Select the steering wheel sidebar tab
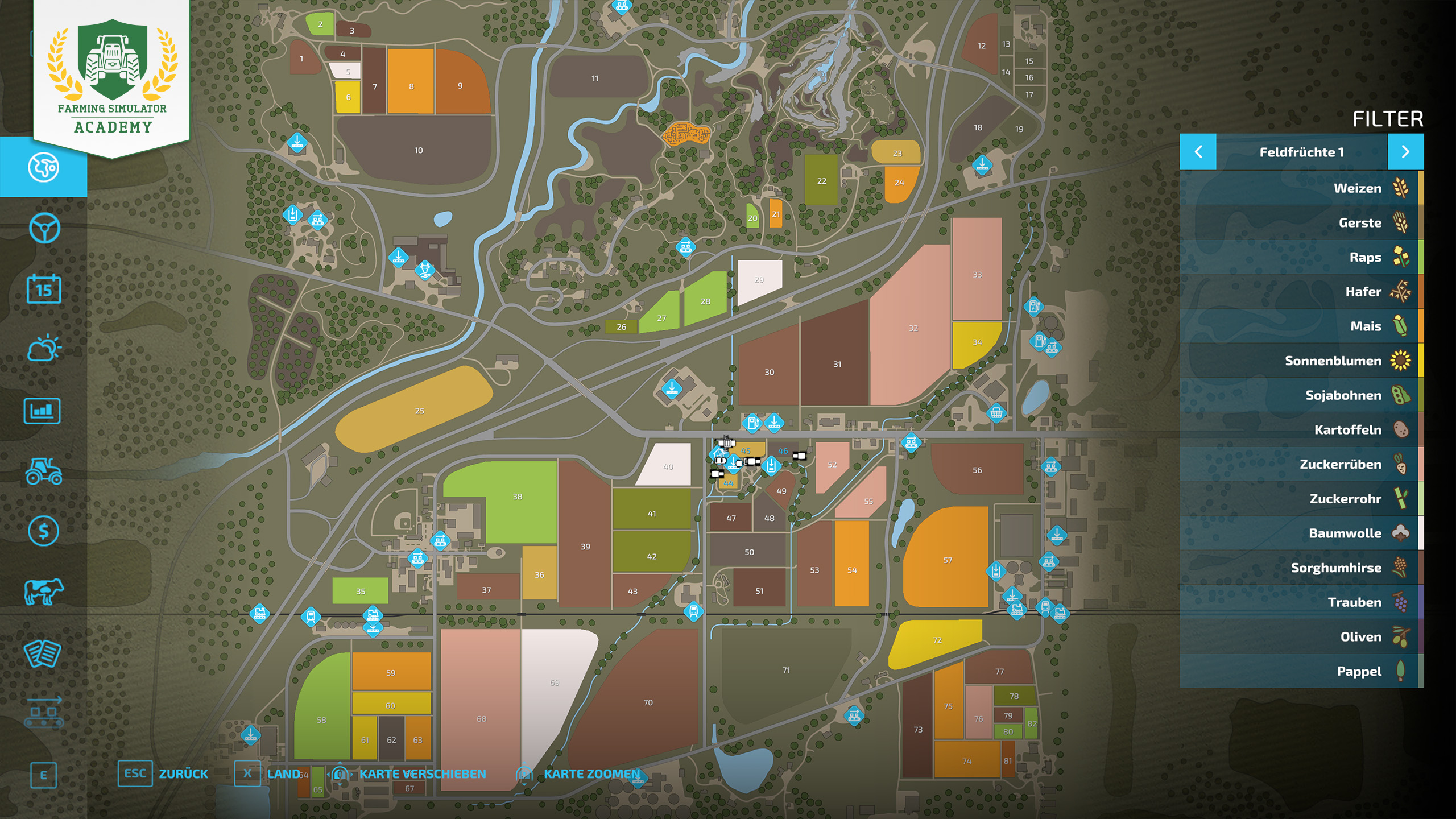Image resolution: width=1456 pixels, height=819 pixels. pyautogui.click(x=44, y=228)
